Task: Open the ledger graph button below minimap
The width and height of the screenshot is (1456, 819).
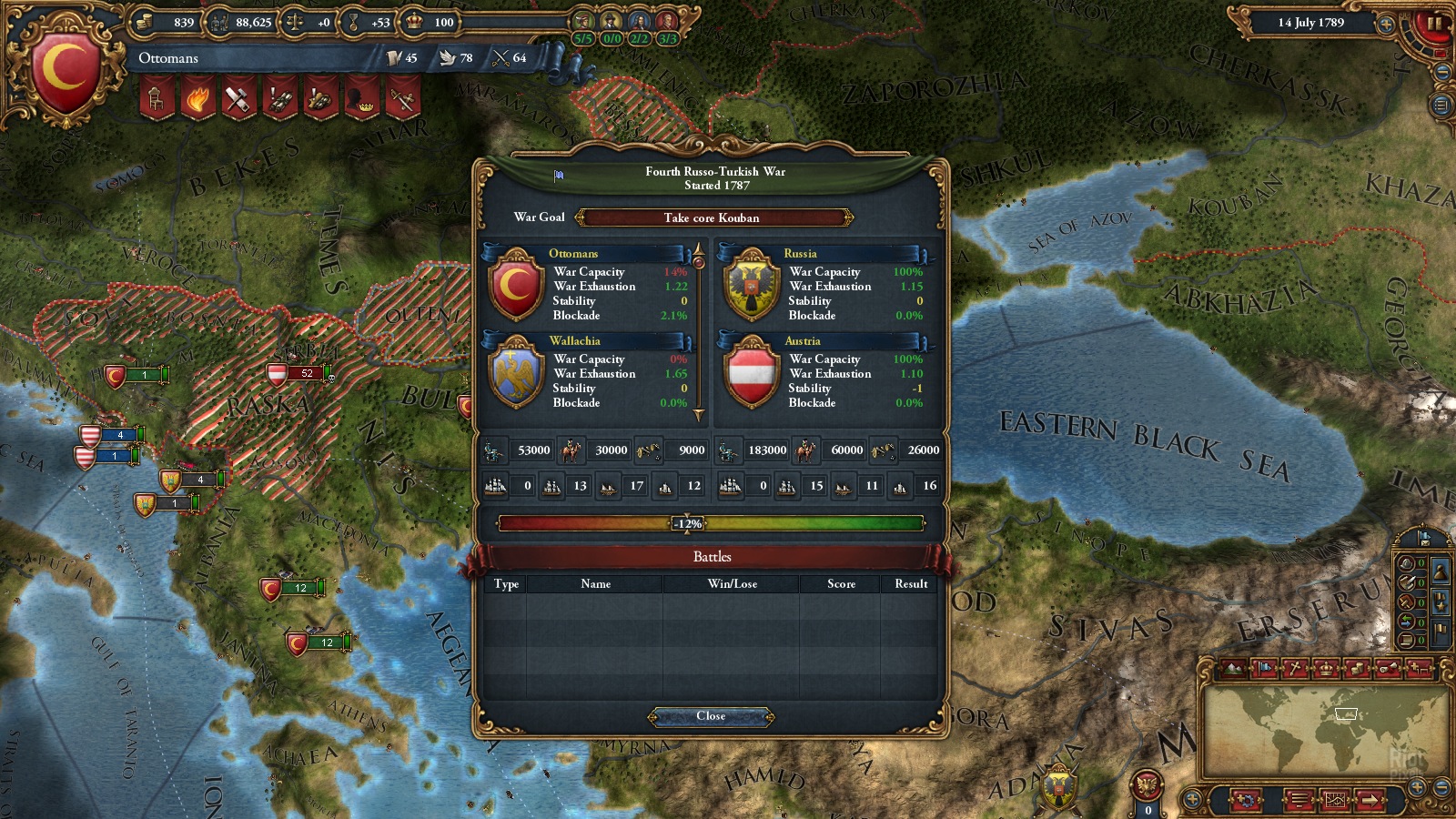Action: [1335, 801]
